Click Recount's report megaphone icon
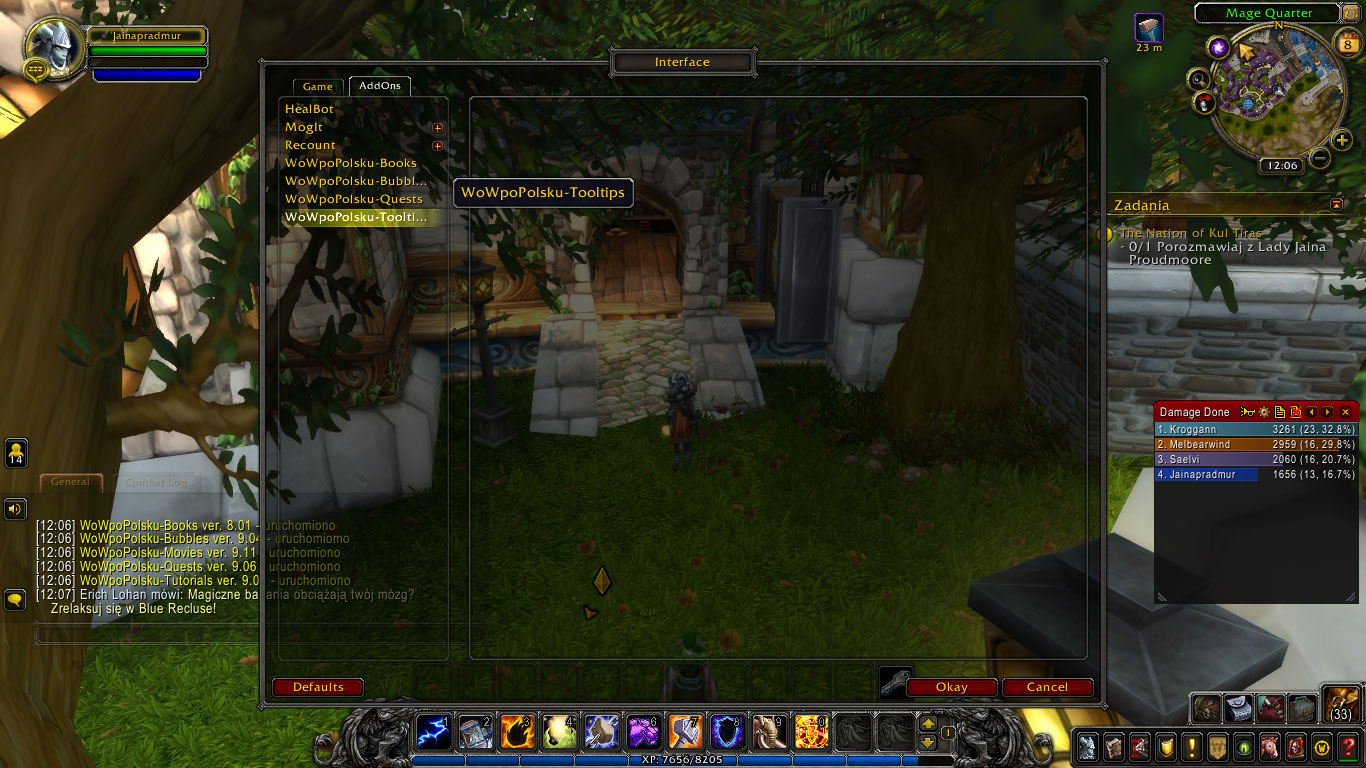1366x768 pixels. [1247, 411]
